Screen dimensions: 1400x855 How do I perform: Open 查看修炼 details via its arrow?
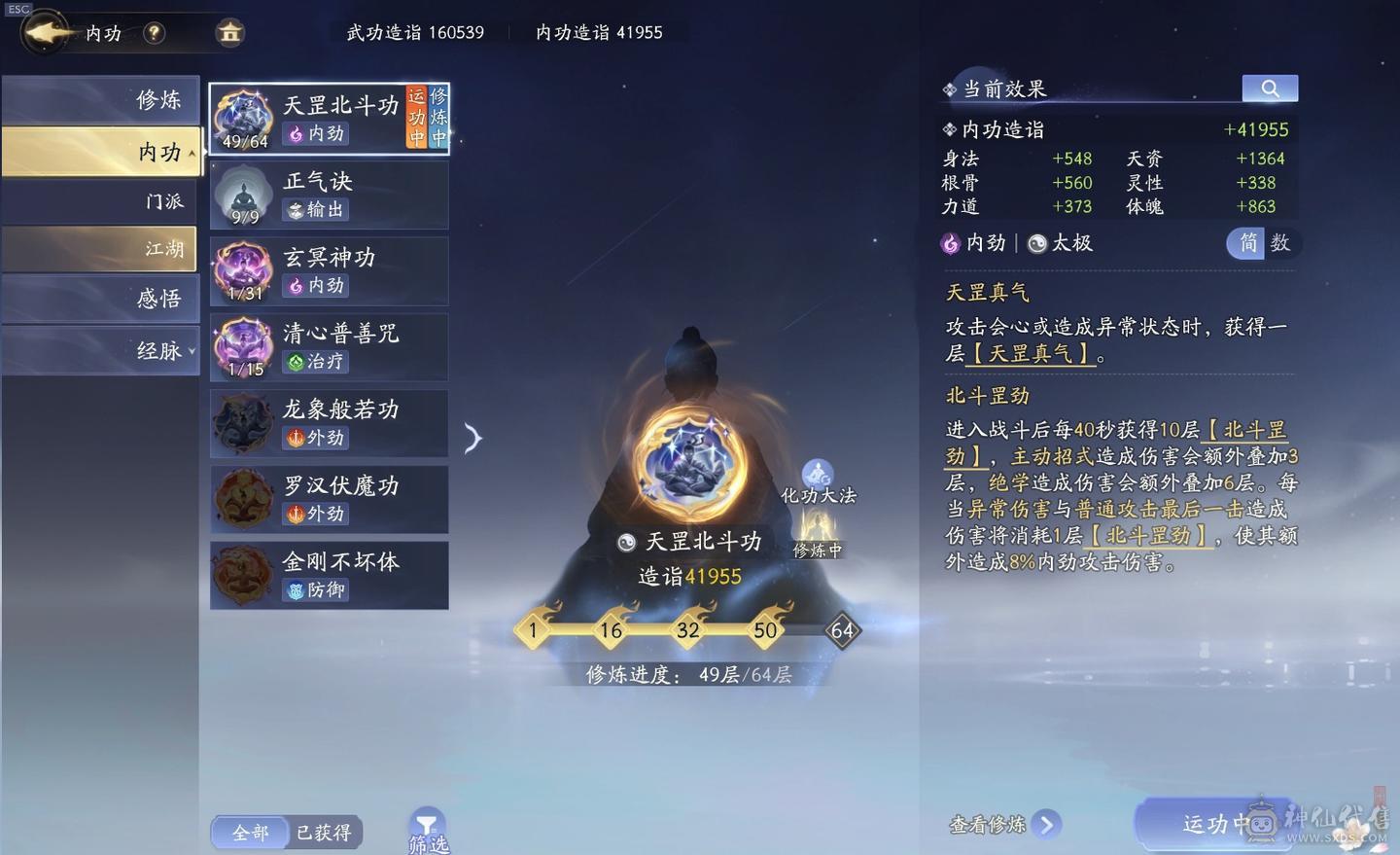click(1048, 824)
